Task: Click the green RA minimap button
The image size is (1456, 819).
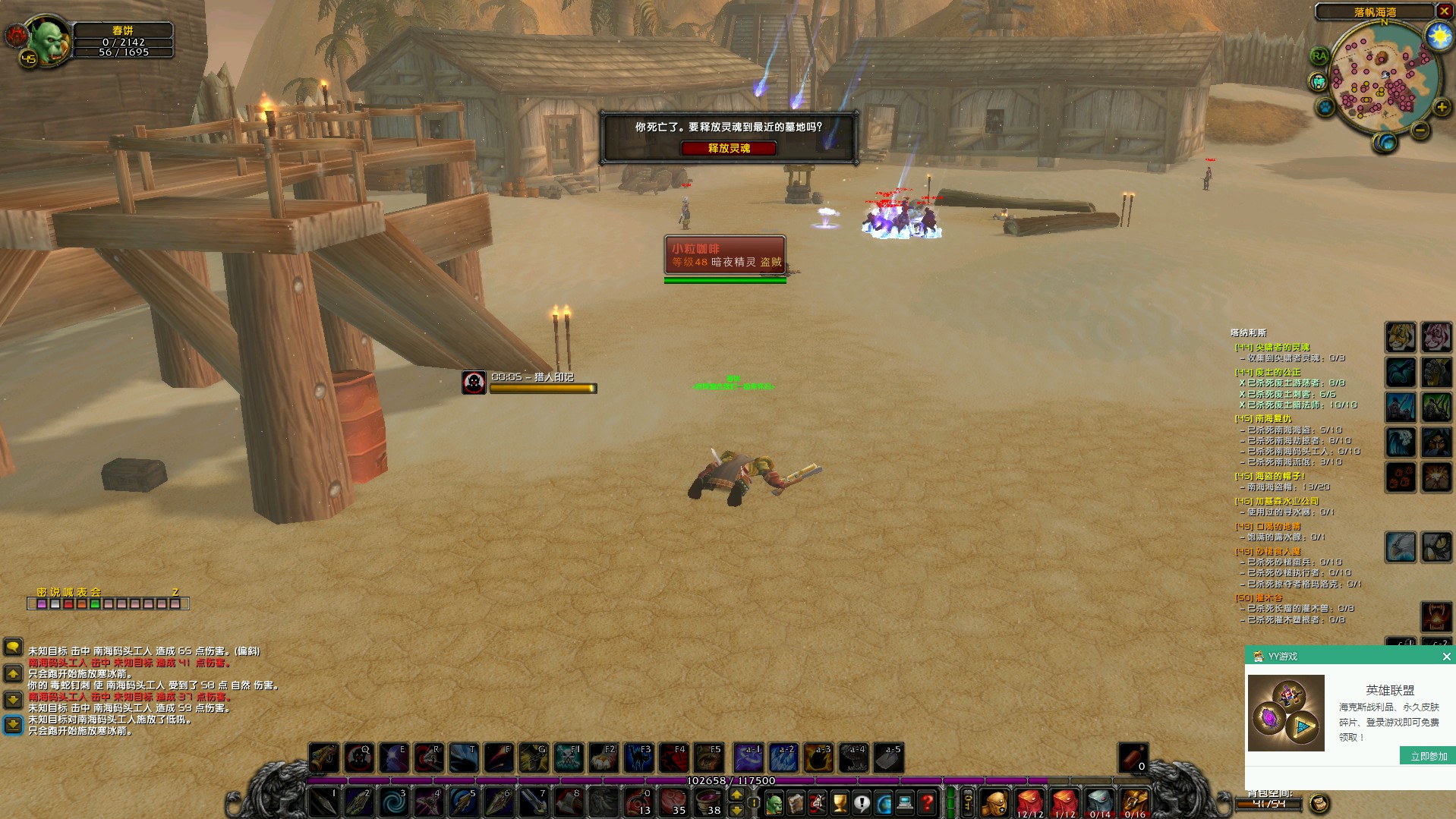Action: [1319, 56]
